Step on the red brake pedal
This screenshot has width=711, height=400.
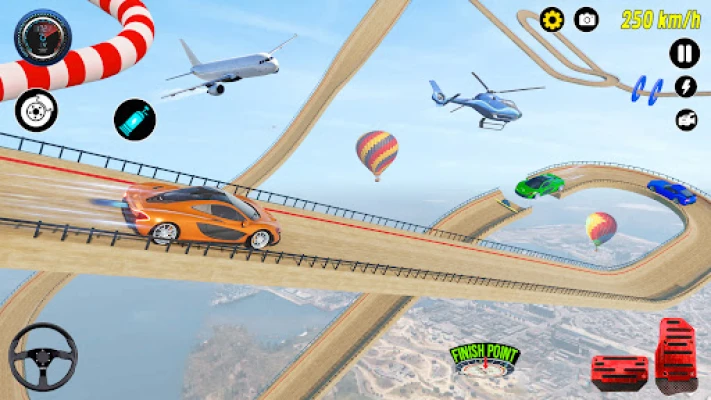[619, 370]
